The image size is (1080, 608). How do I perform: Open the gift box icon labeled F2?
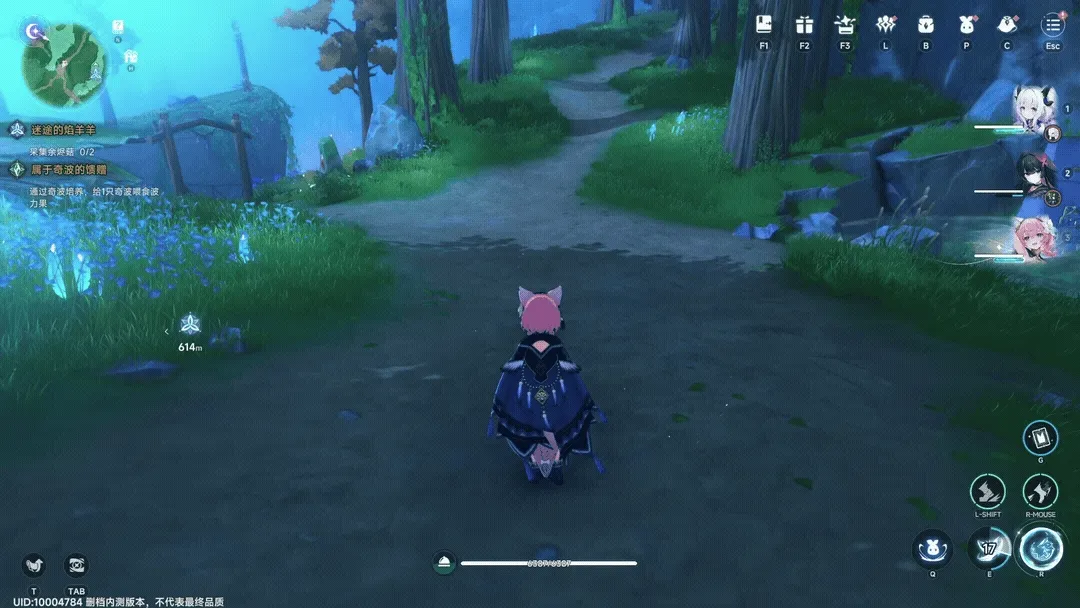tap(804, 25)
